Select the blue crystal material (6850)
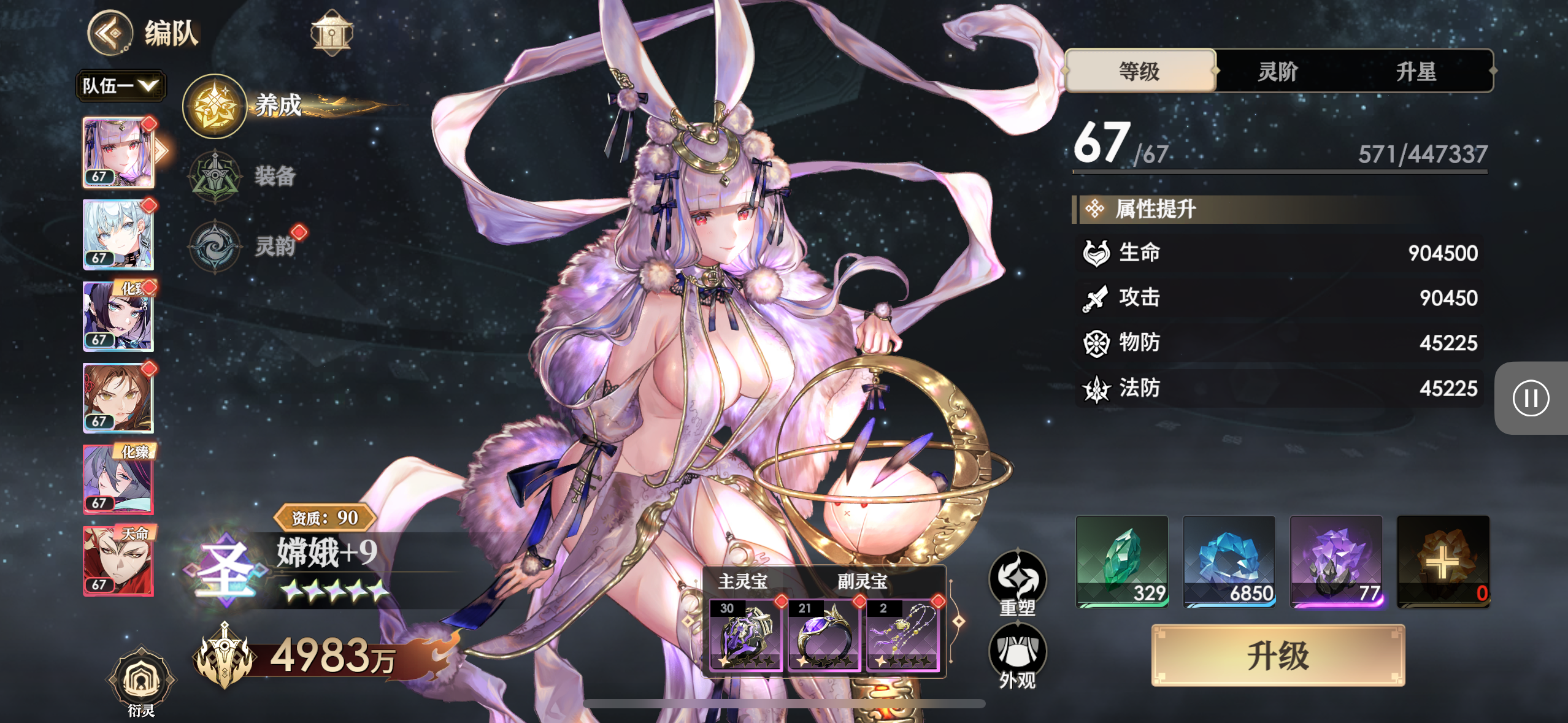This screenshot has height=723, width=1568. (x=1229, y=561)
